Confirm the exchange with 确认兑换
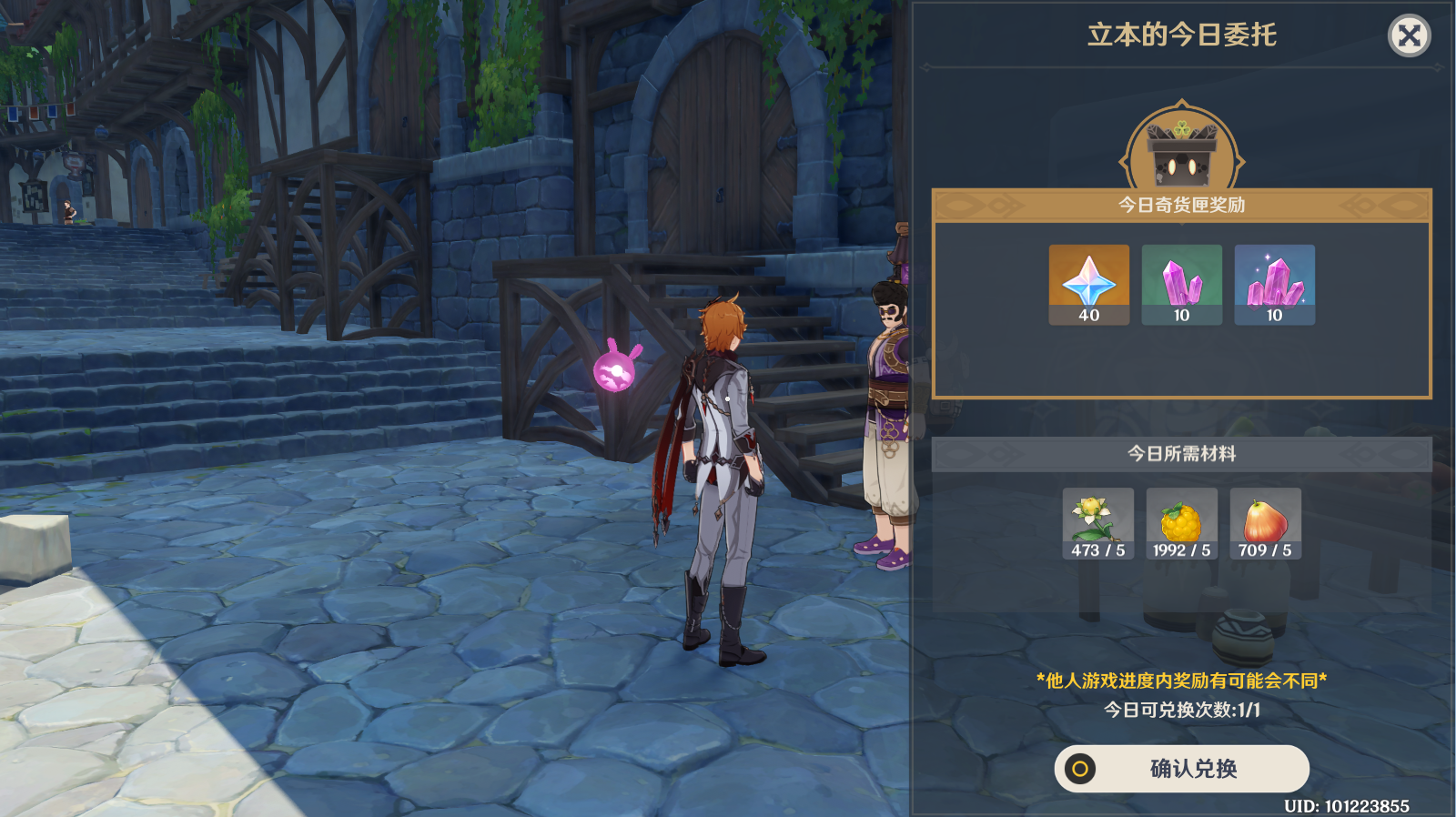The image size is (1456, 817). pyautogui.click(x=1181, y=769)
